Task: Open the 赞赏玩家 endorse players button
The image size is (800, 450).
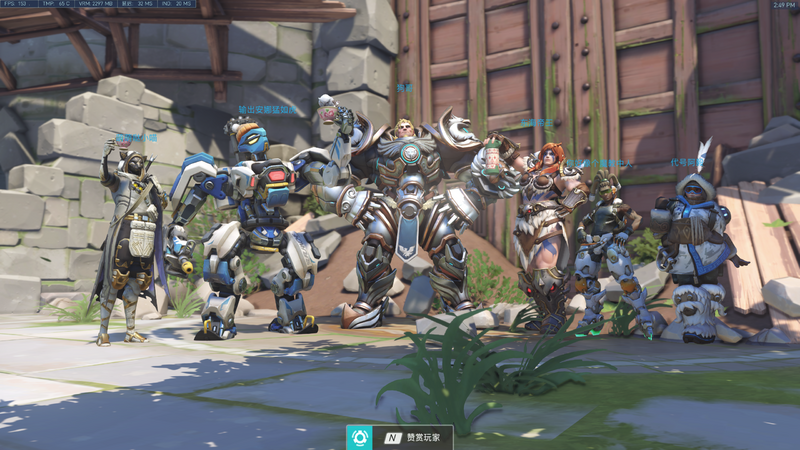Action: (x=400, y=438)
